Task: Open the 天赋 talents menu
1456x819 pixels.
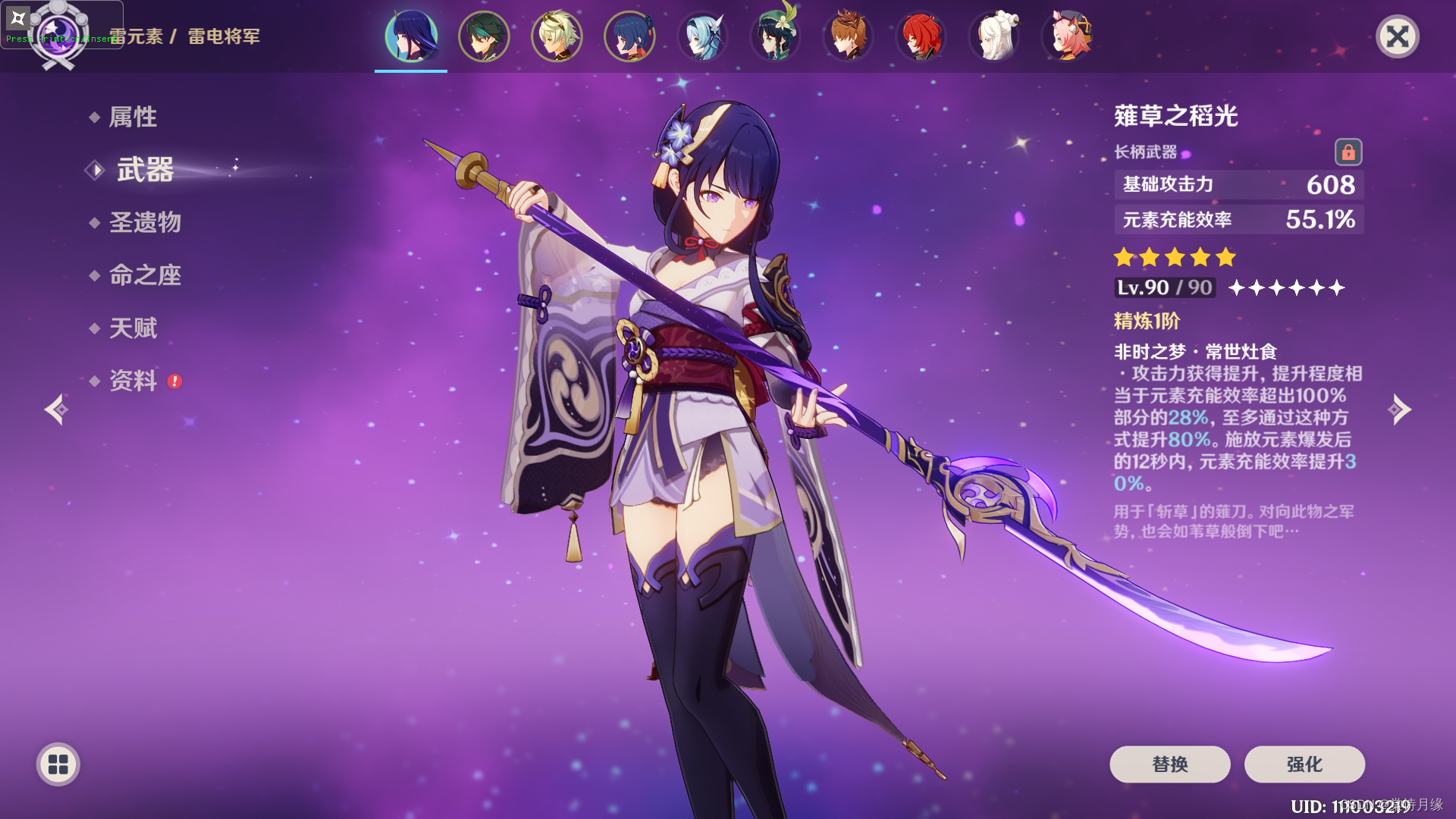Action: coord(133,328)
